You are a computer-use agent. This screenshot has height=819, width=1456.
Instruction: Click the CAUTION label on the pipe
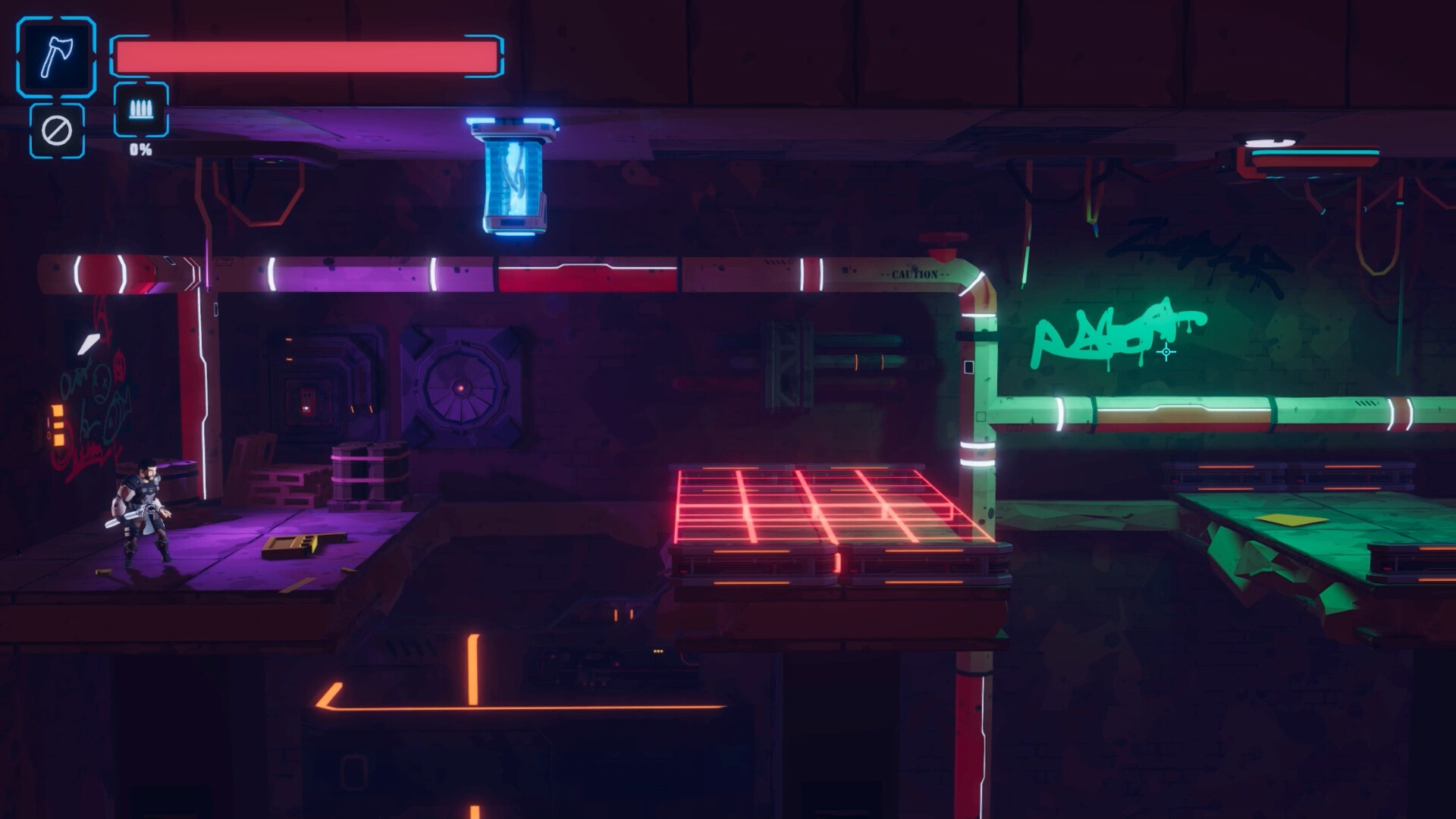click(x=914, y=275)
